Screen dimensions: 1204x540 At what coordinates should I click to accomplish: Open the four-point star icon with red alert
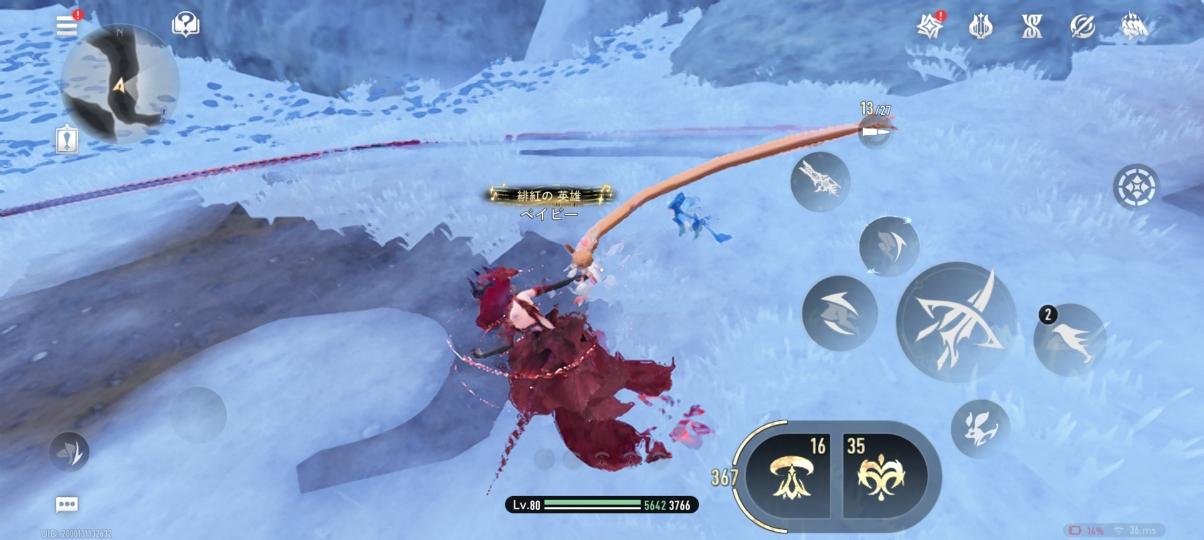tap(930, 26)
